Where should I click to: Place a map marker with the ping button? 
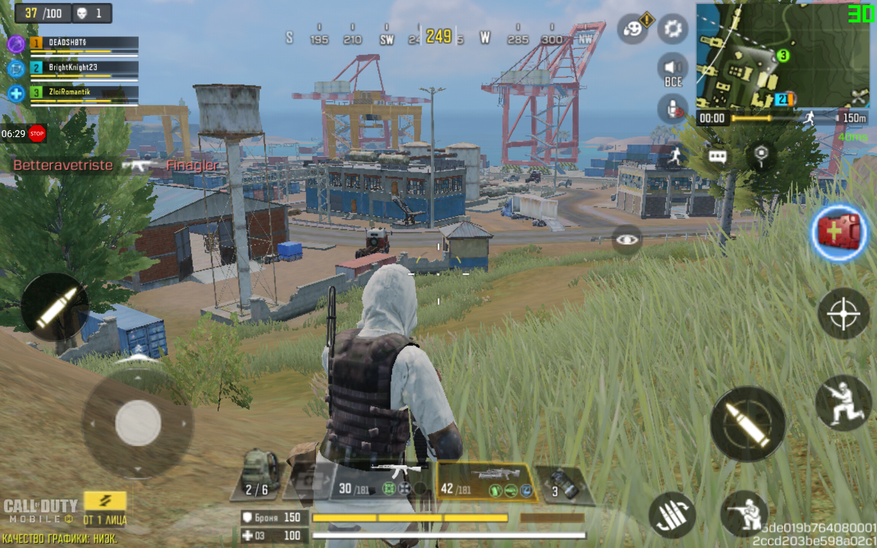tap(761, 154)
